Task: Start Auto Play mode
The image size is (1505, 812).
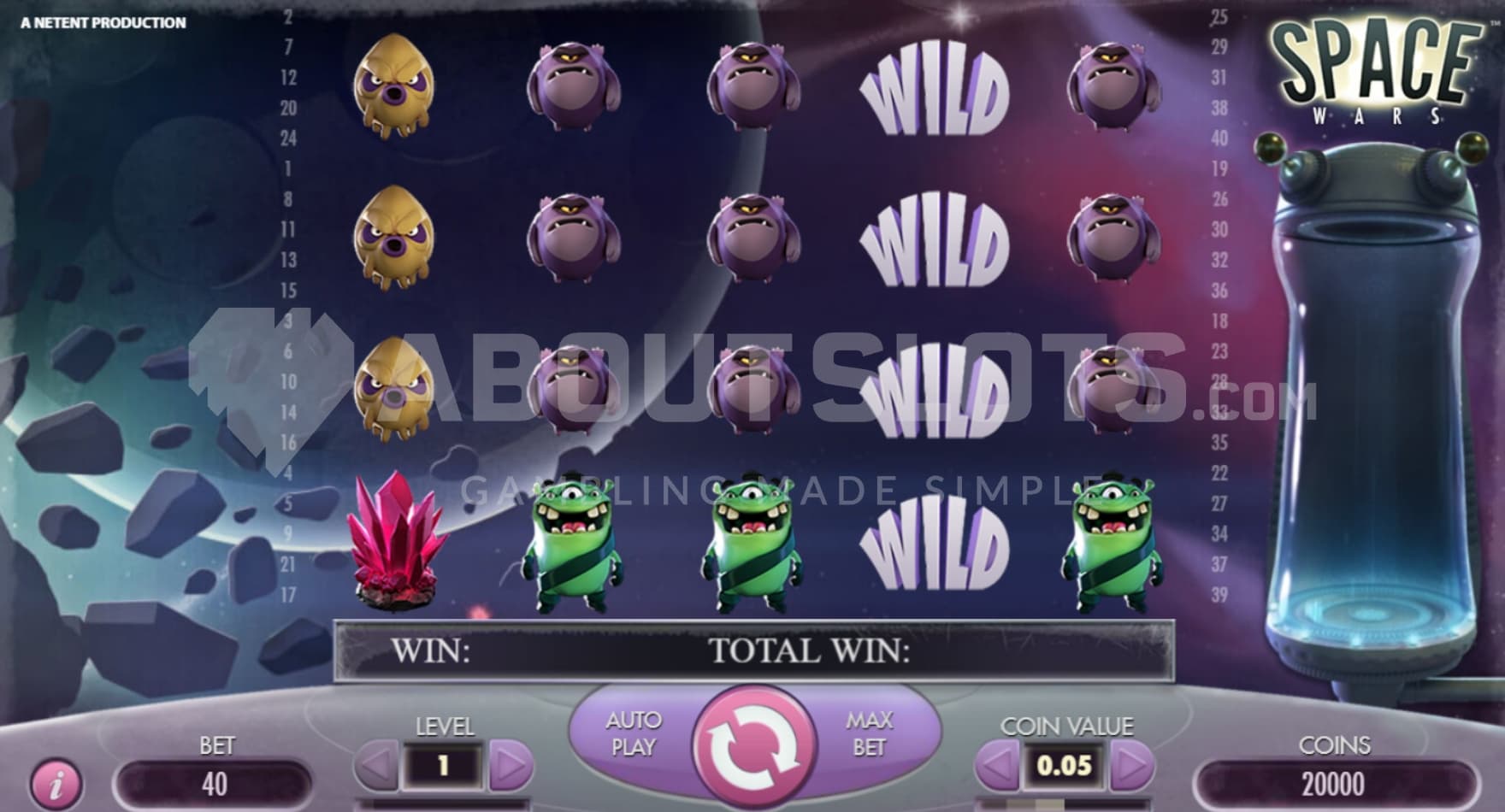Action: pyautogui.click(x=634, y=733)
